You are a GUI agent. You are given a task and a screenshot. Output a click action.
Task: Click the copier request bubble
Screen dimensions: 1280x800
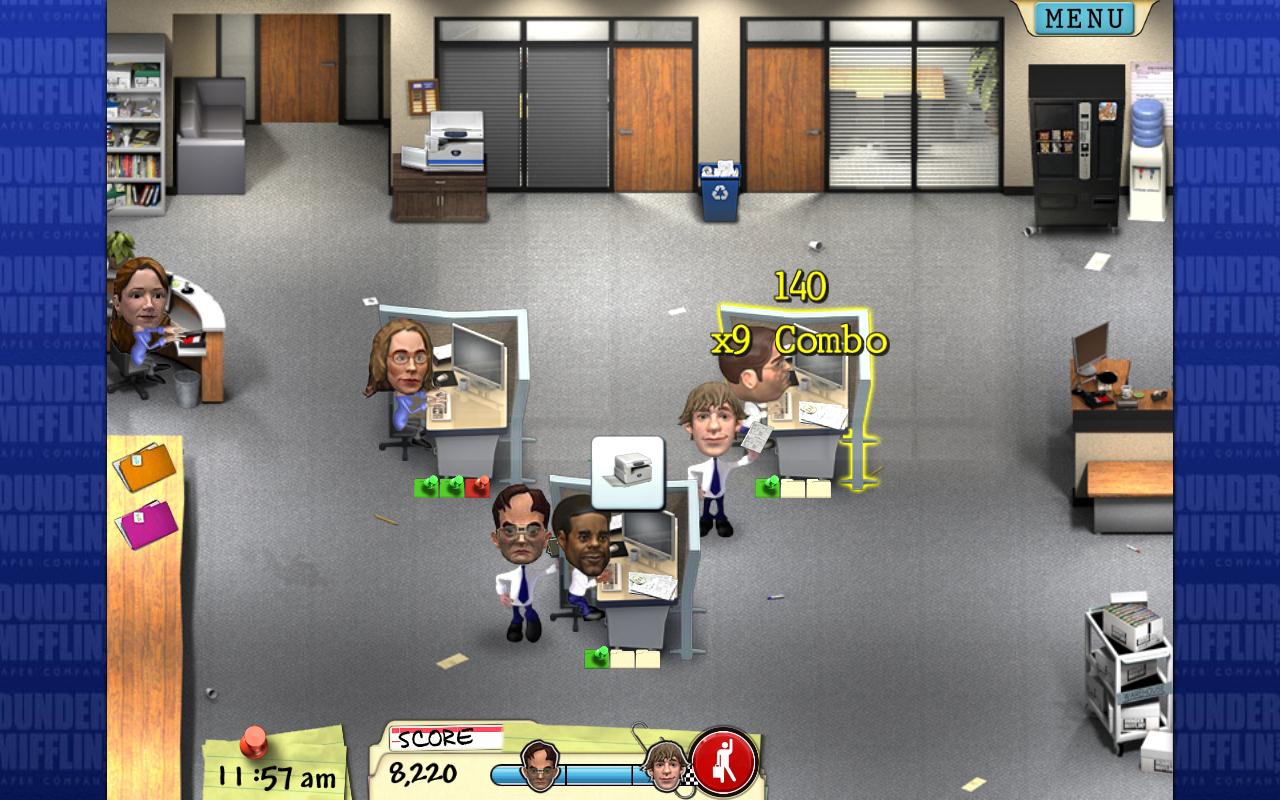628,471
